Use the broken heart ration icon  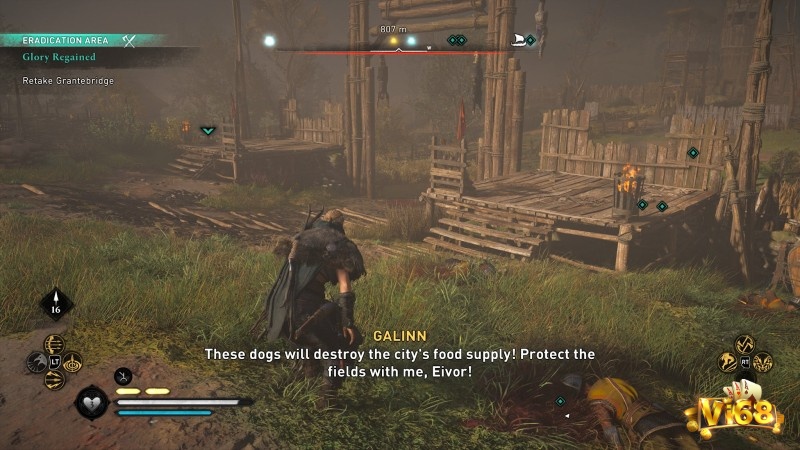pyautogui.click(x=93, y=404)
